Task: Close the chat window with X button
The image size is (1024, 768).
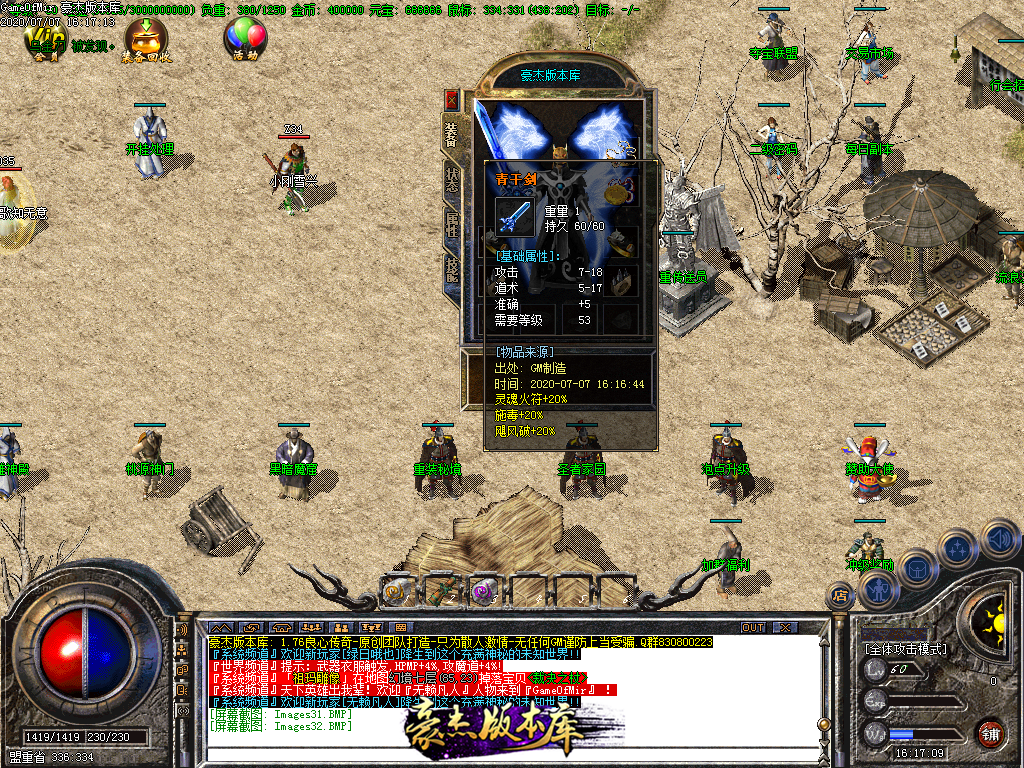Action: (x=785, y=627)
